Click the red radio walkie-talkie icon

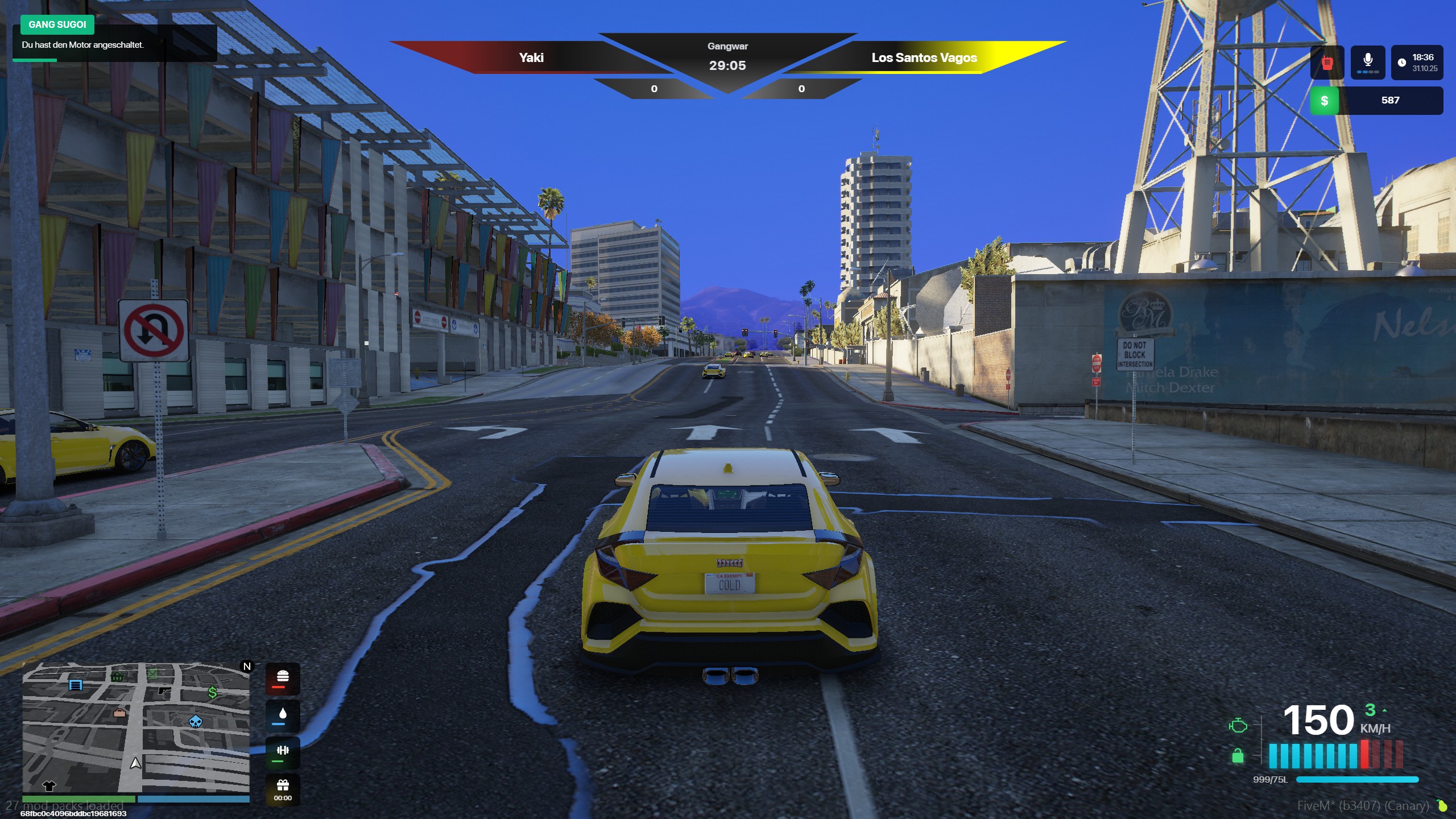pos(1327,63)
